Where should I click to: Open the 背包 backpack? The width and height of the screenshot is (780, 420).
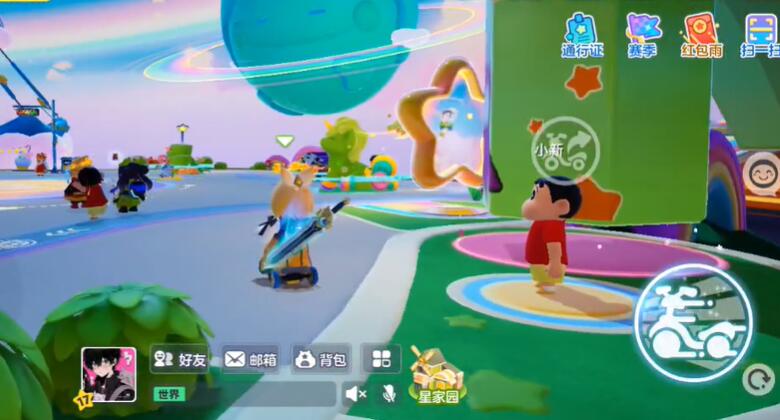point(320,359)
